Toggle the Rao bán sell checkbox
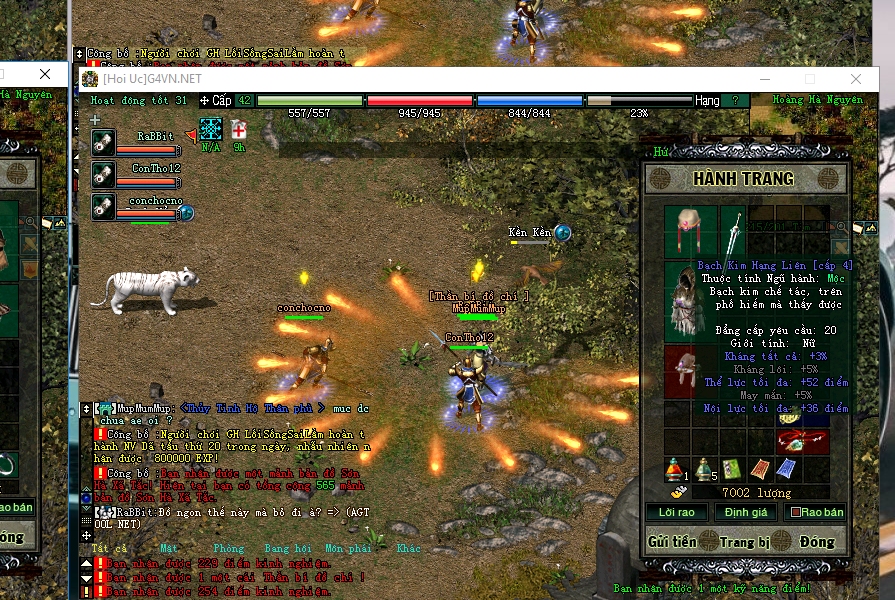The height and width of the screenshot is (600, 895). point(795,512)
